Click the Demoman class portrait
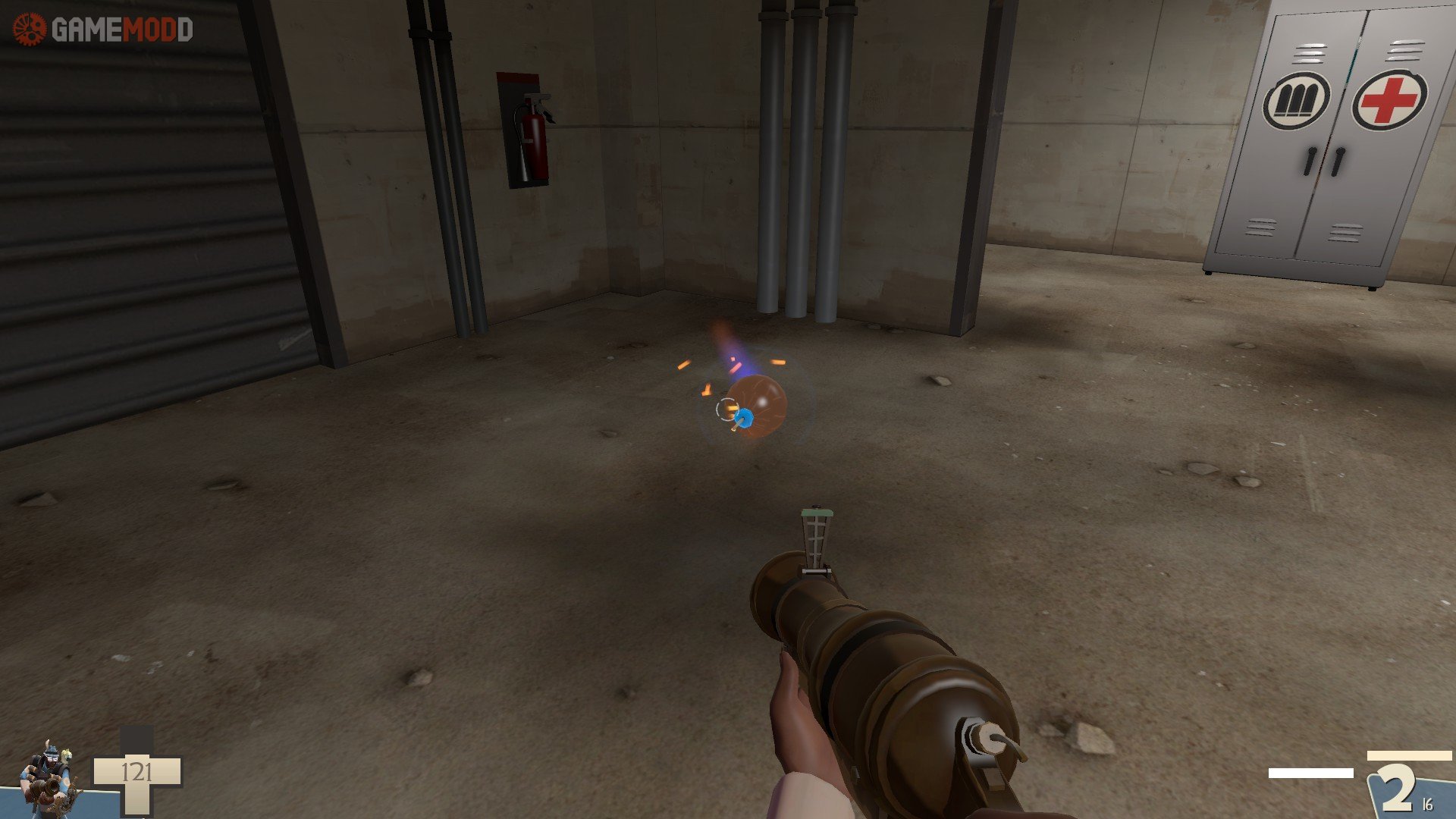The height and width of the screenshot is (819, 1456). tap(50, 779)
